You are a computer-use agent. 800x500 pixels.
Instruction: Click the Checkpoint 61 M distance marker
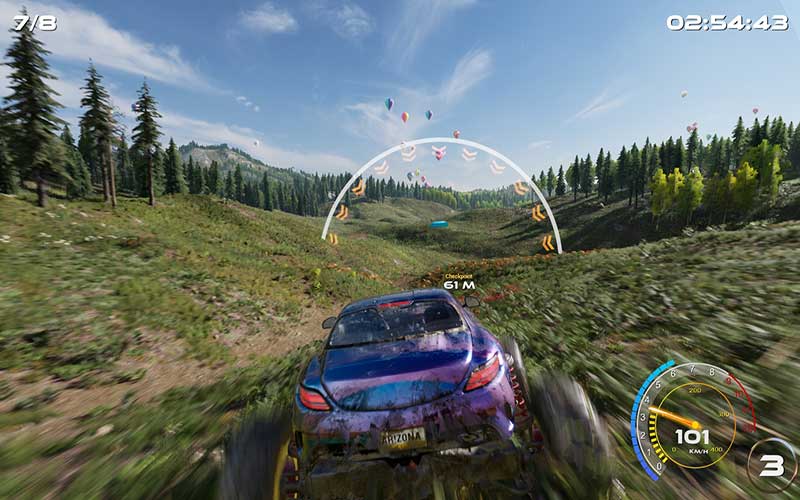point(458,282)
